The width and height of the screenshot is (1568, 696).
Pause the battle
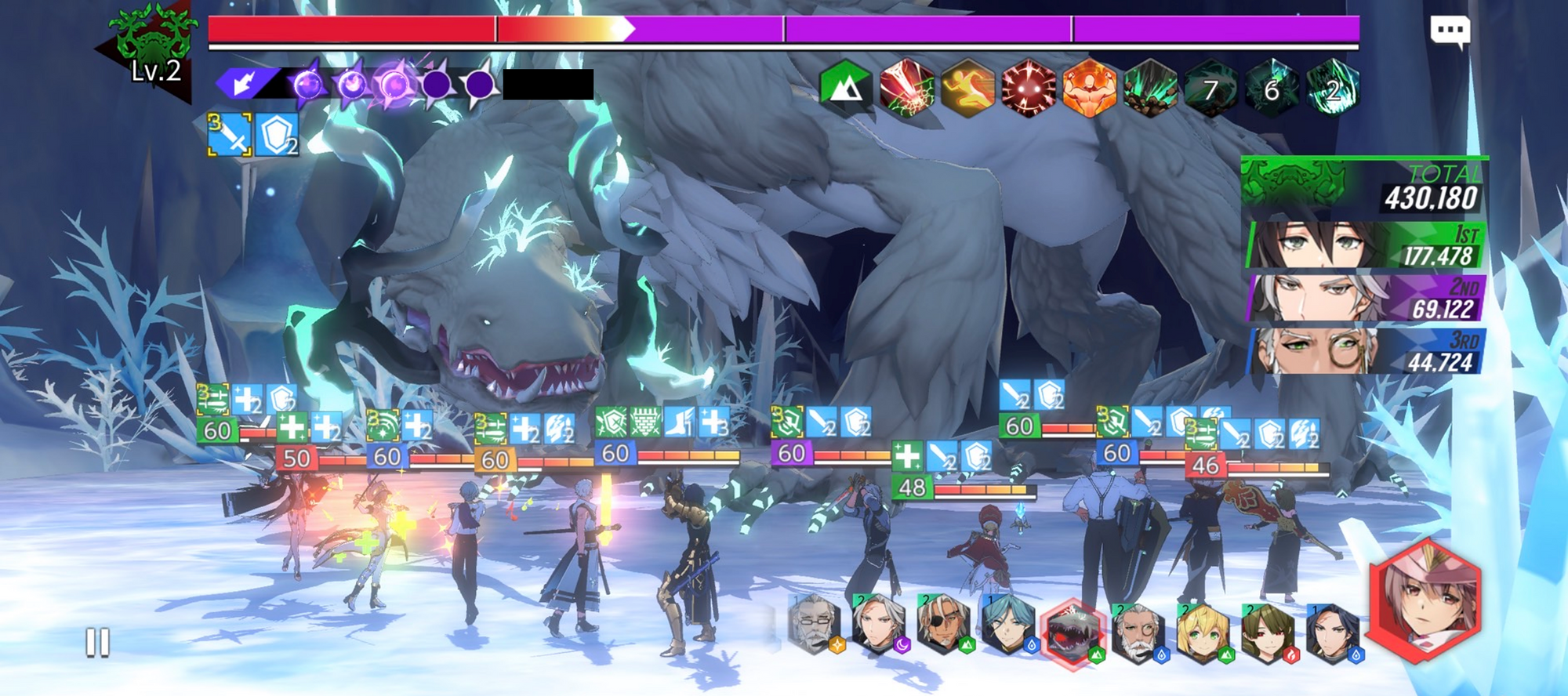pos(97,642)
